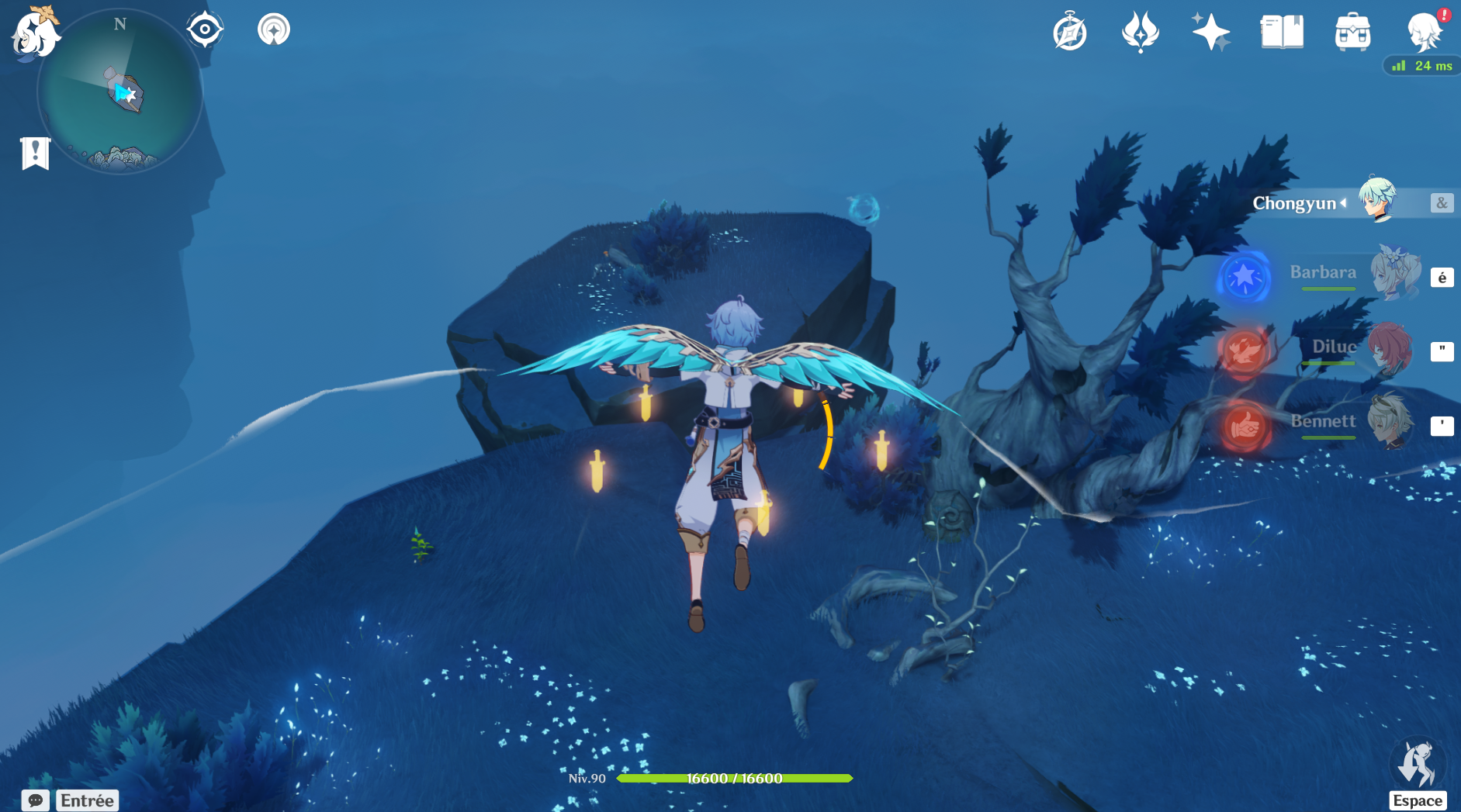The height and width of the screenshot is (812, 1461).
Task: Open the chat speech bubble
Action: tap(36, 800)
